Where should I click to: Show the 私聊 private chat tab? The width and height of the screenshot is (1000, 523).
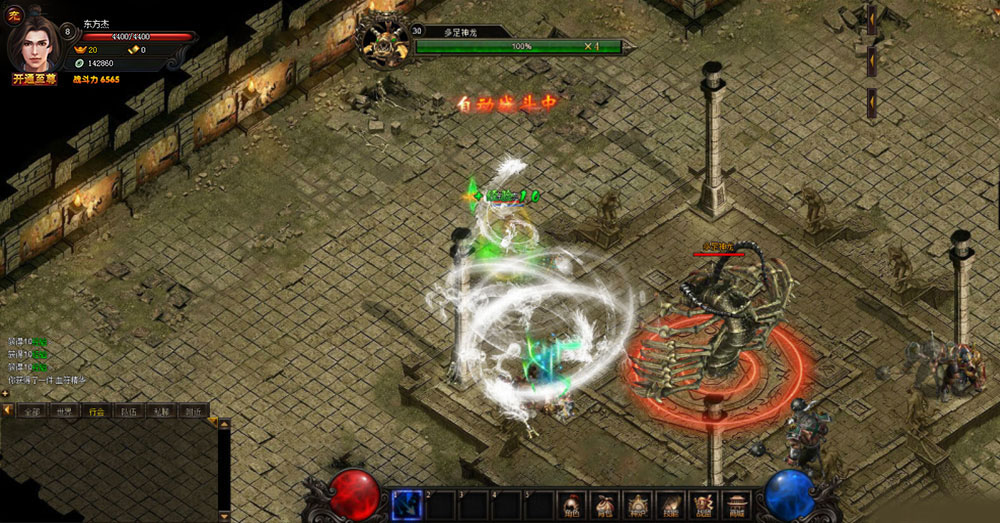click(160, 411)
